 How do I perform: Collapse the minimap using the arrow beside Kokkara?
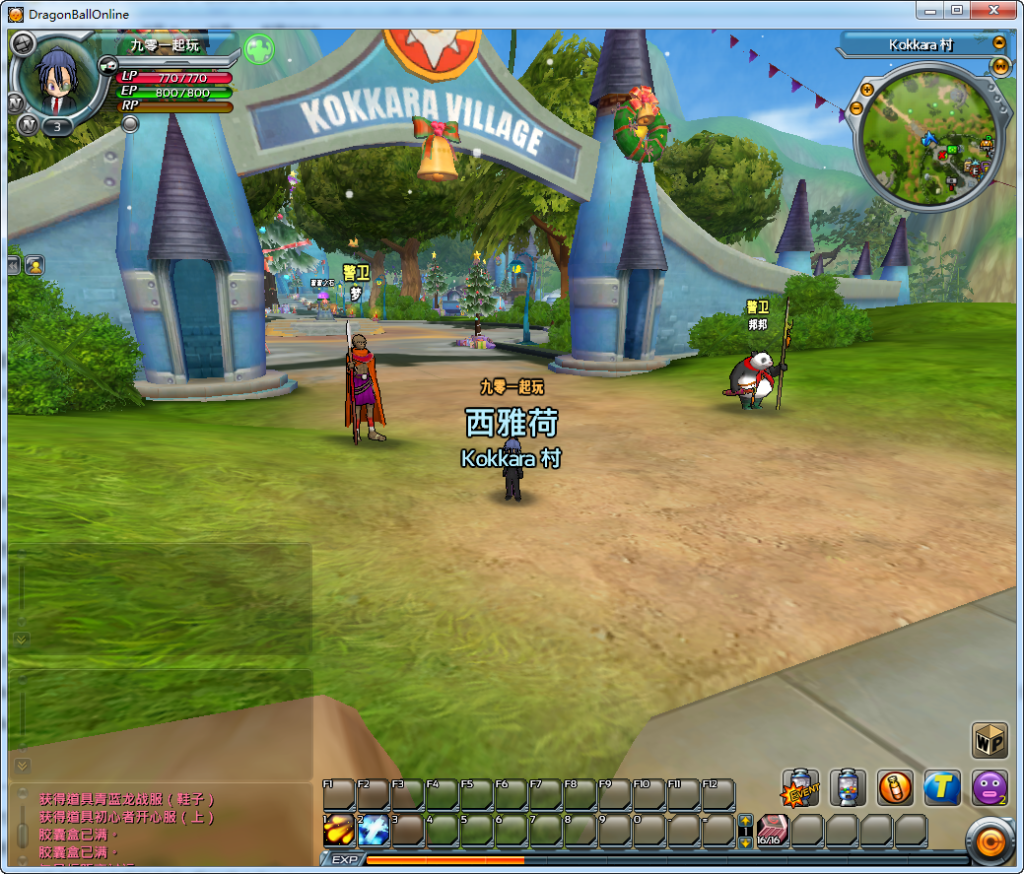(998, 43)
